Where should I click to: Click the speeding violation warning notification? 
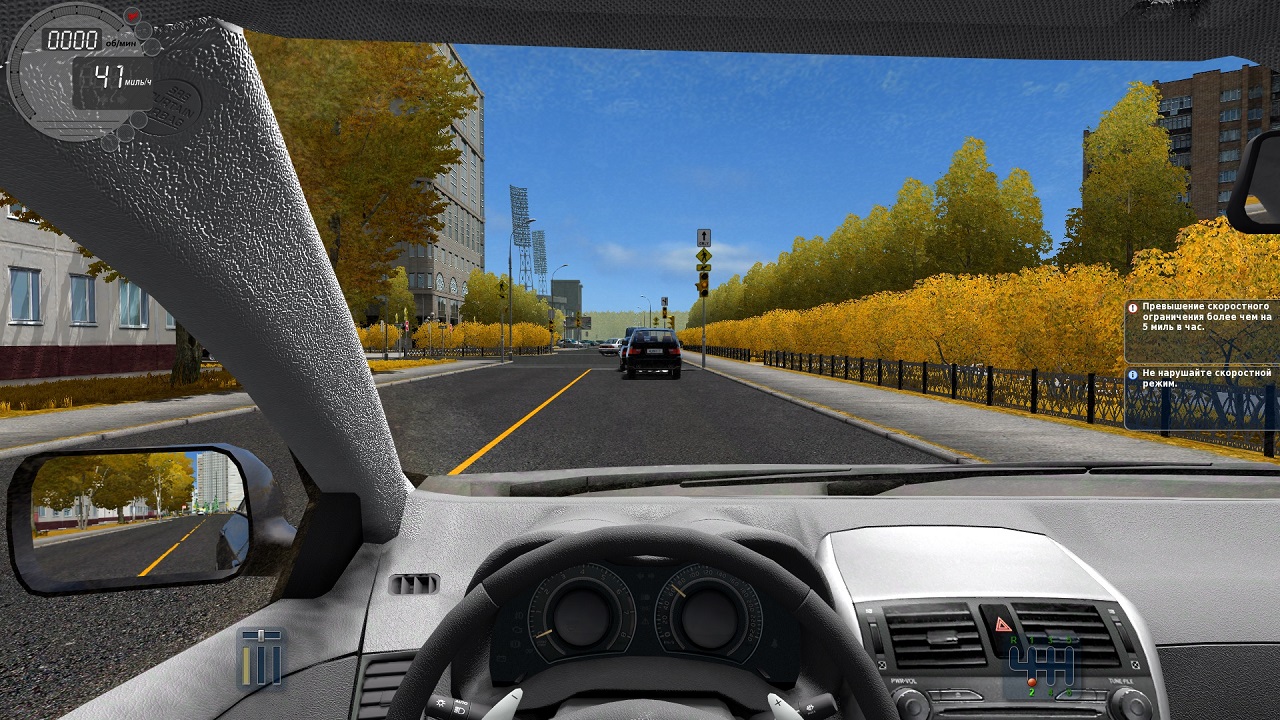[x=1201, y=331]
